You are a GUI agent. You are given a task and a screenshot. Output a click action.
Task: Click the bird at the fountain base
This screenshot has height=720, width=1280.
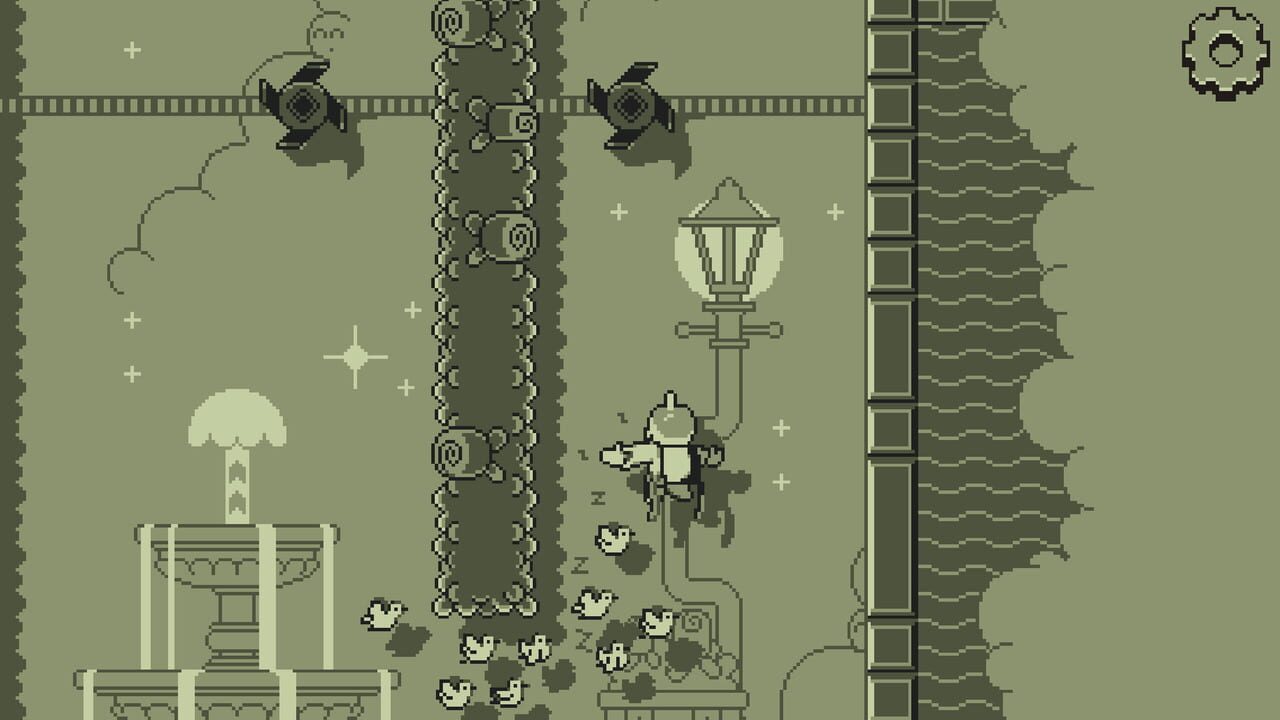383,612
